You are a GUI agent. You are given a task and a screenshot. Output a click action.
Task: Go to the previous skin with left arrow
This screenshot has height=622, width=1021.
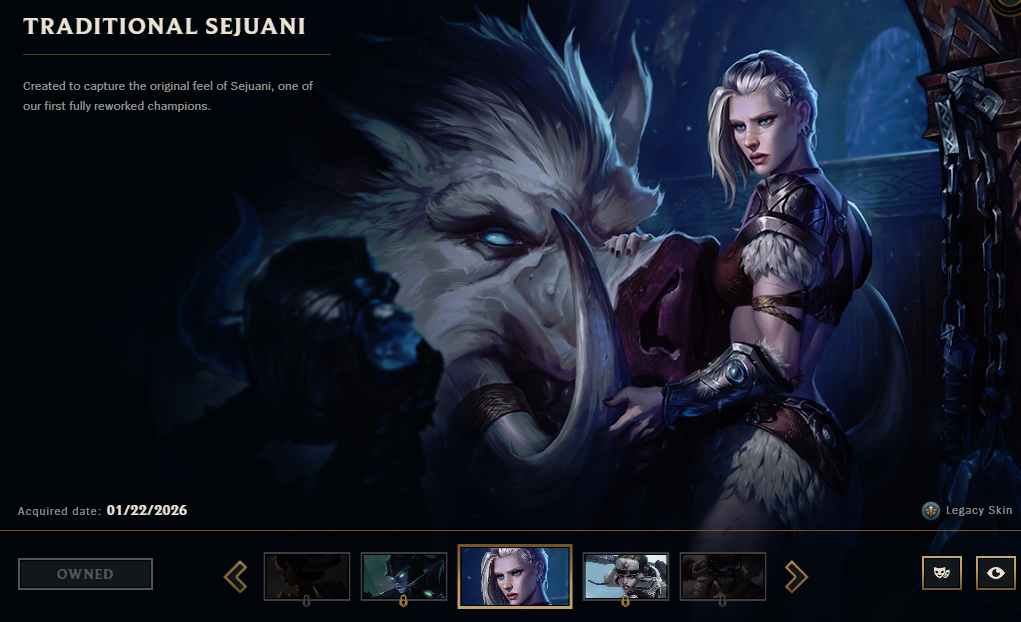235,575
